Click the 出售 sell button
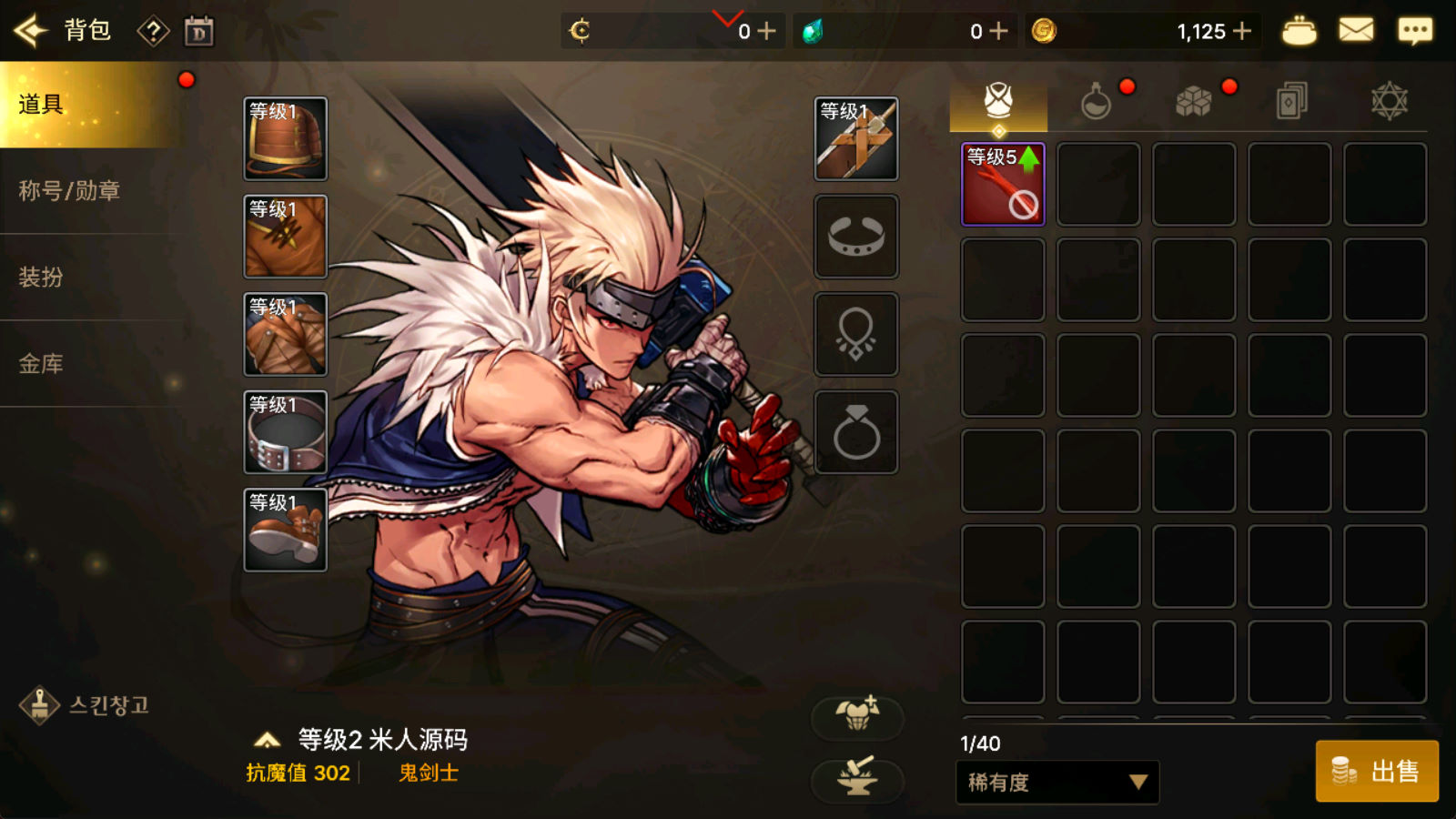Screen dimensions: 1456x819 [1377, 772]
